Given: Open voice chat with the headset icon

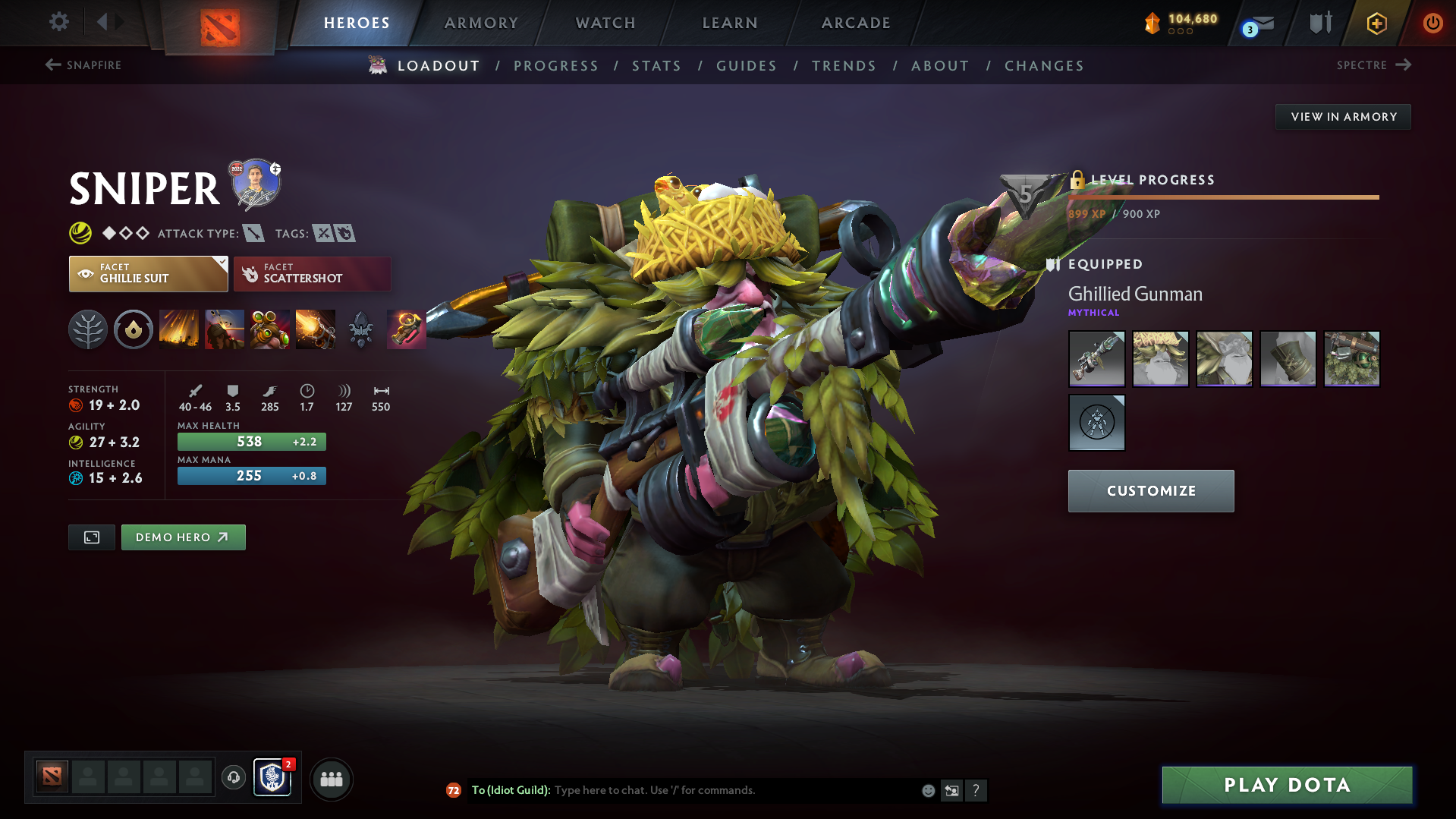Looking at the screenshot, I should pyautogui.click(x=233, y=779).
